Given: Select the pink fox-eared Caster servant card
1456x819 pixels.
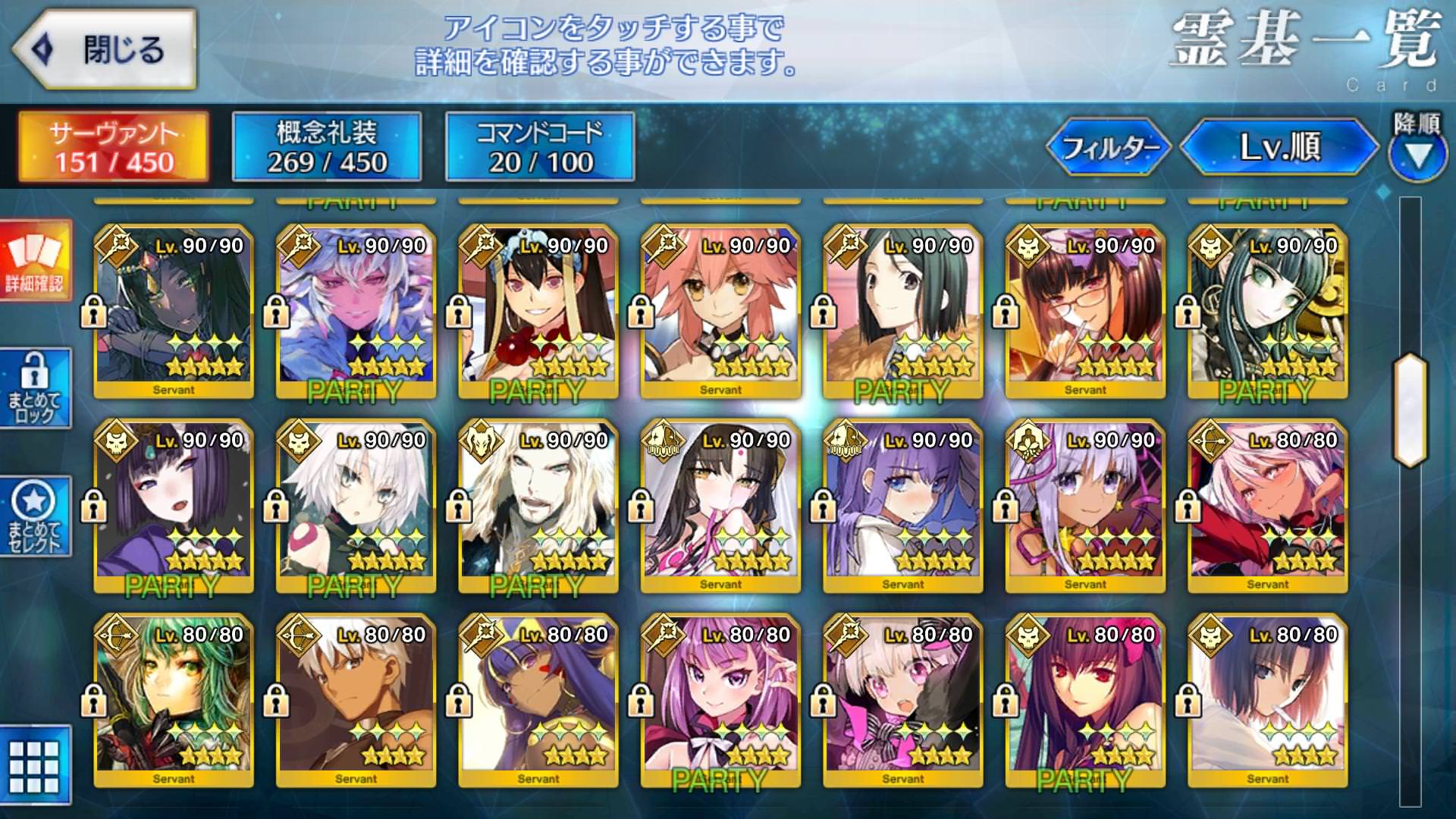Looking at the screenshot, I should click(720, 311).
